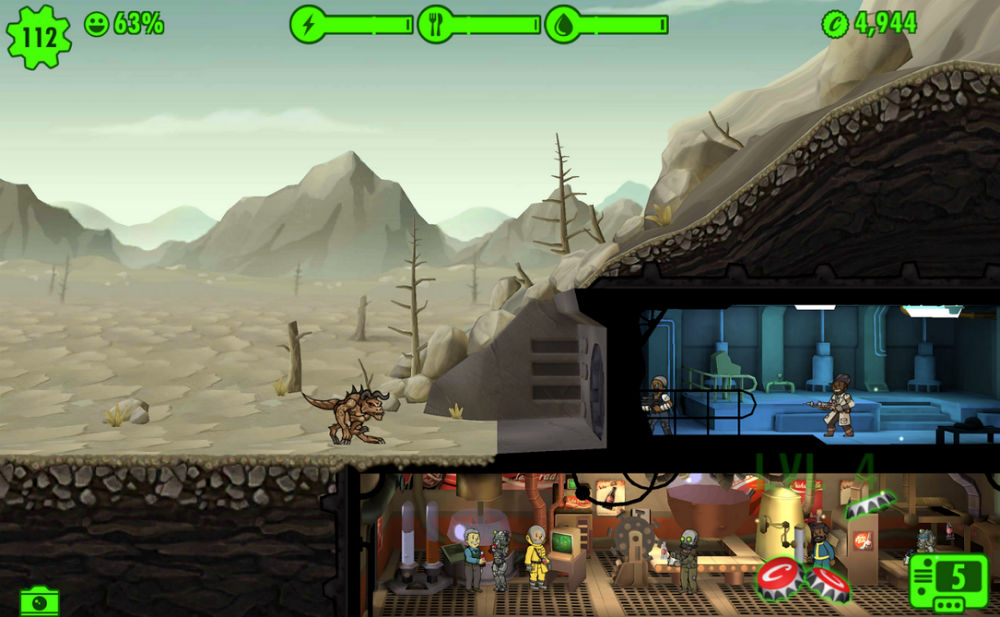Tap the bottle caps currency icon
This screenshot has width=1000, height=617.
[x=834, y=24]
